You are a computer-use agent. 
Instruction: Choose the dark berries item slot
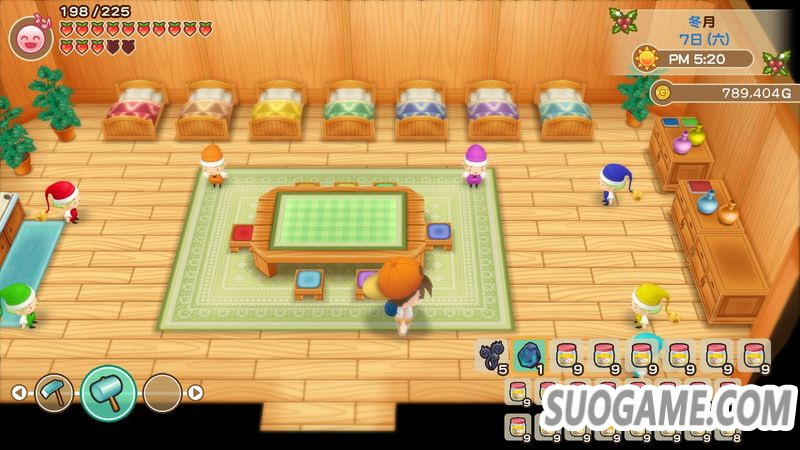point(491,355)
